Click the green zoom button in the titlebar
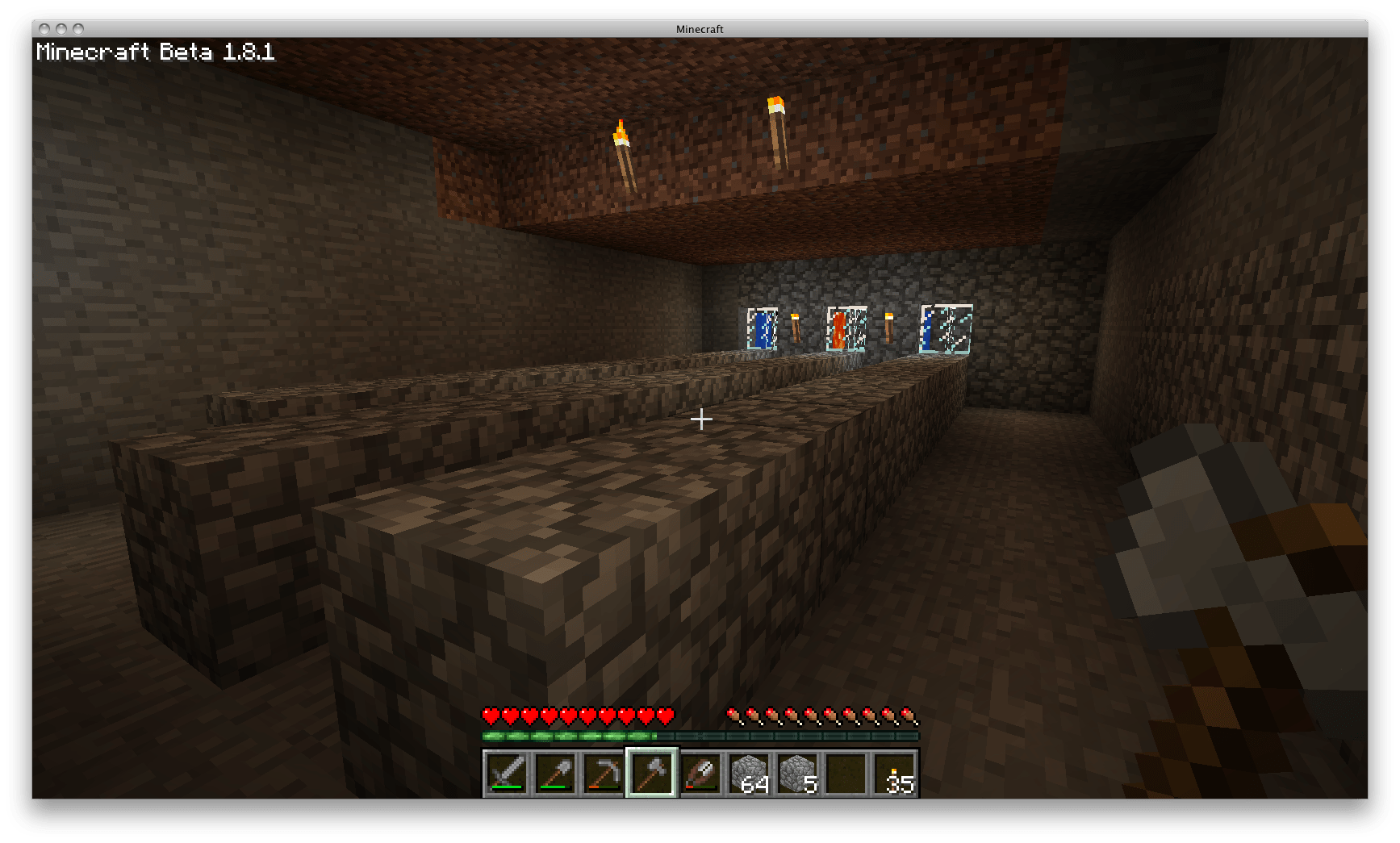Screen dimensions: 1400x843 click(78, 28)
